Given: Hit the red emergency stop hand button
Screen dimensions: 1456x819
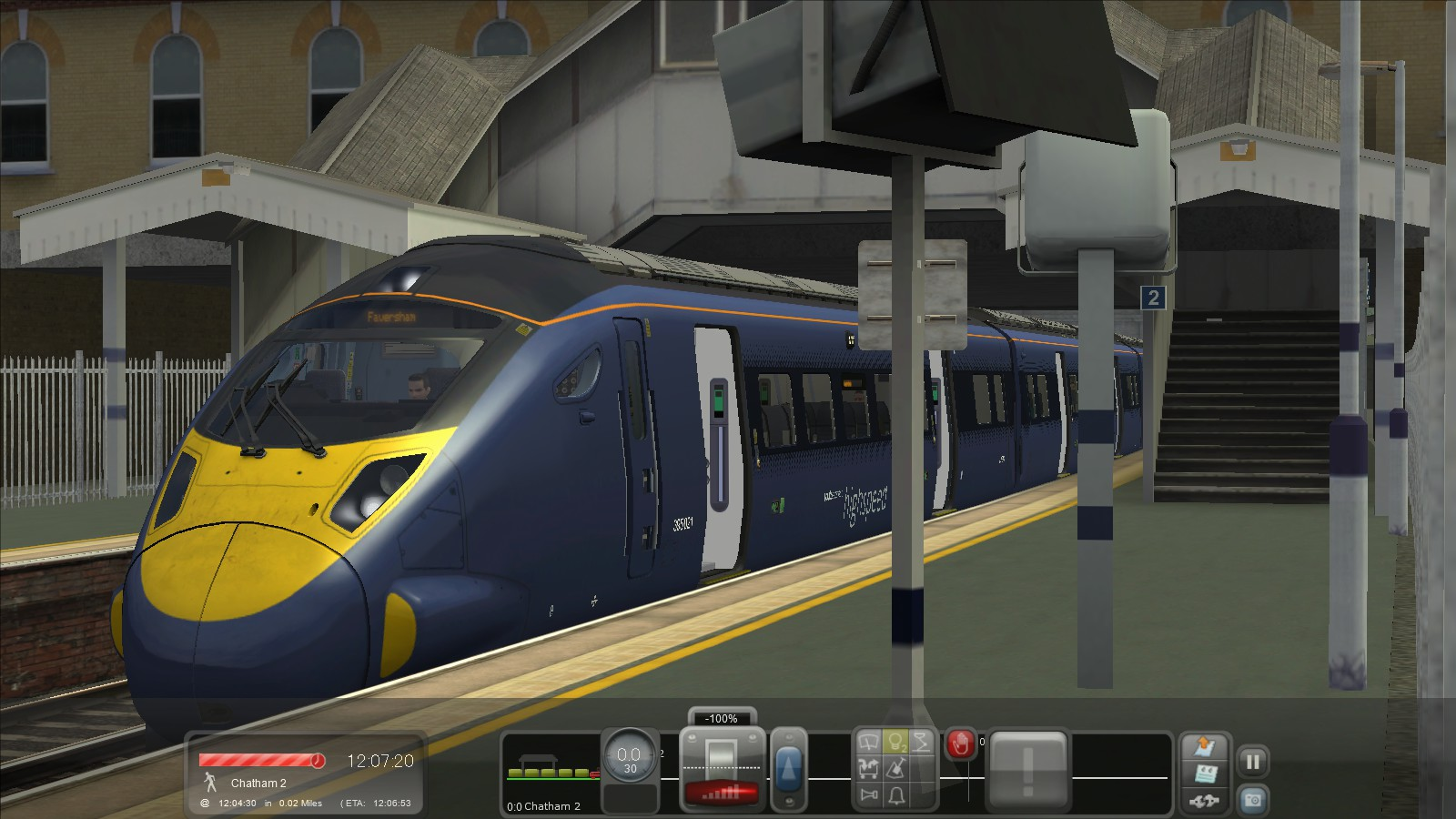Looking at the screenshot, I should click(x=960, y=744).
